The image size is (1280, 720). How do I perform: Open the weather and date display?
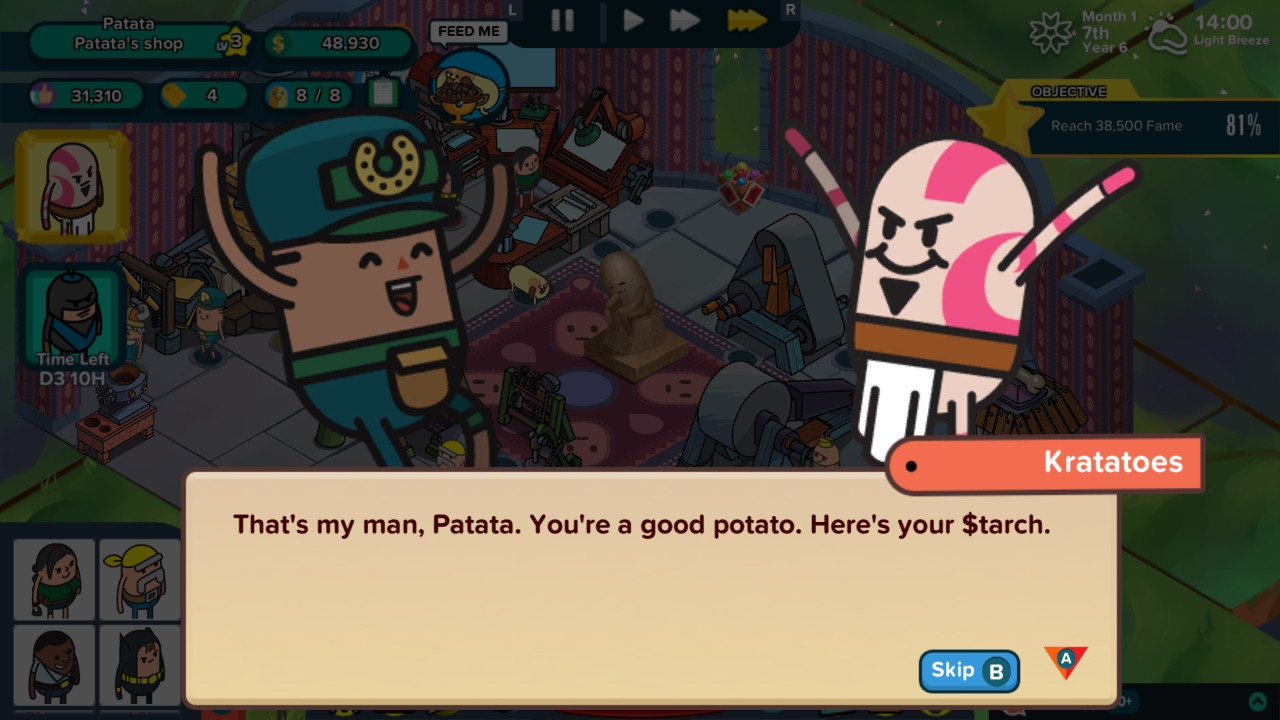(1150, 33)
